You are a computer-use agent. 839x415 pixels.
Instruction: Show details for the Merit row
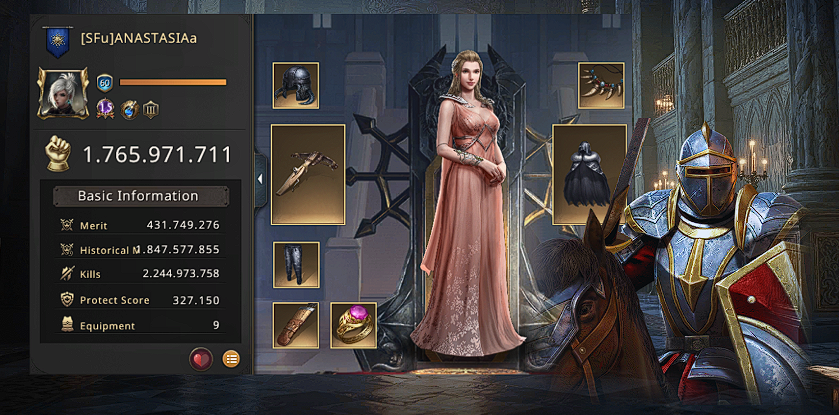point(139,225)
